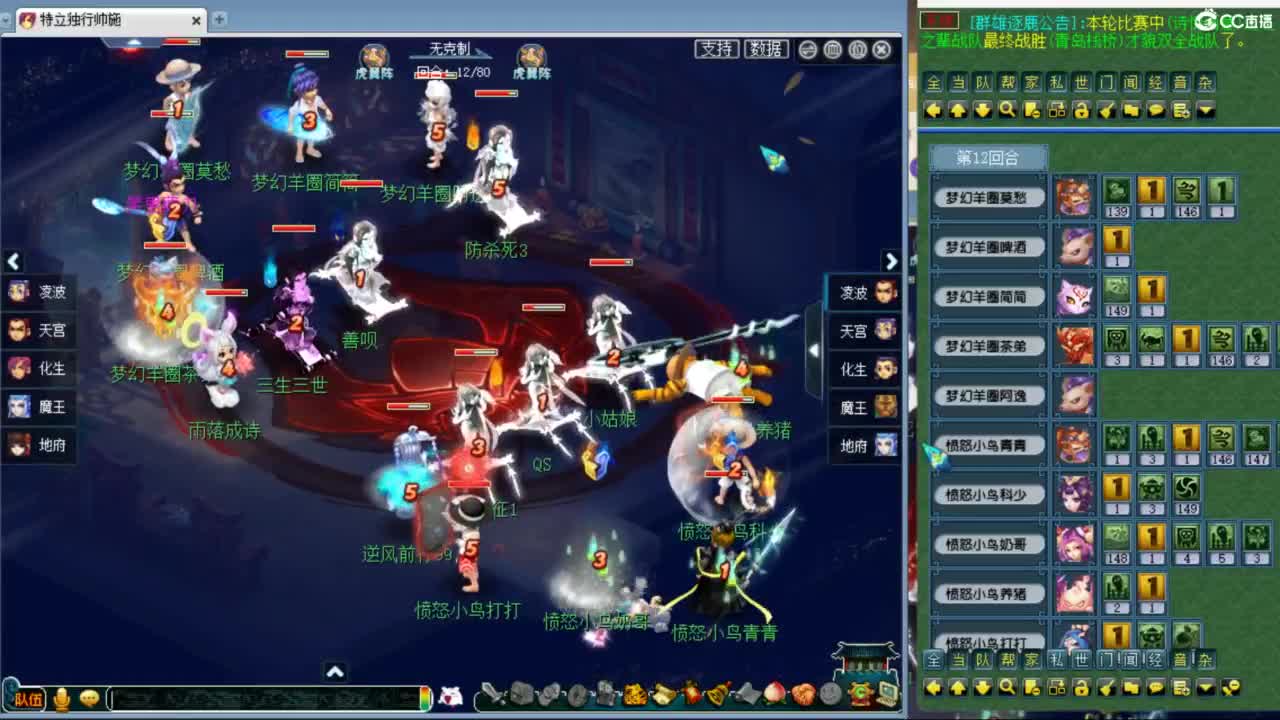
Task: Click the 数据 button at the top
Action: (768, 48)
